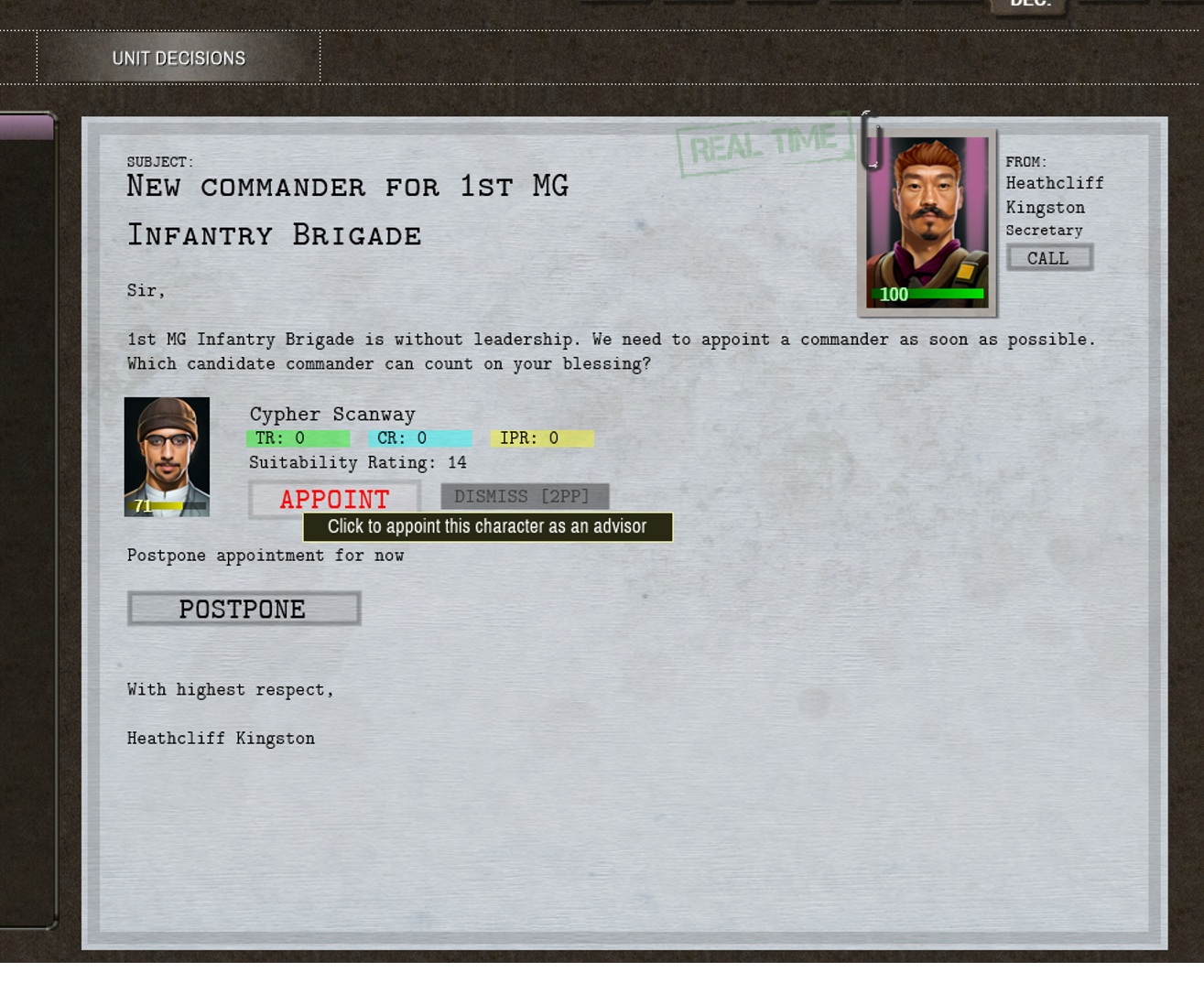Click the Heathcliff Kingston signature line
1204x983 pixels.
click(220, 738)
